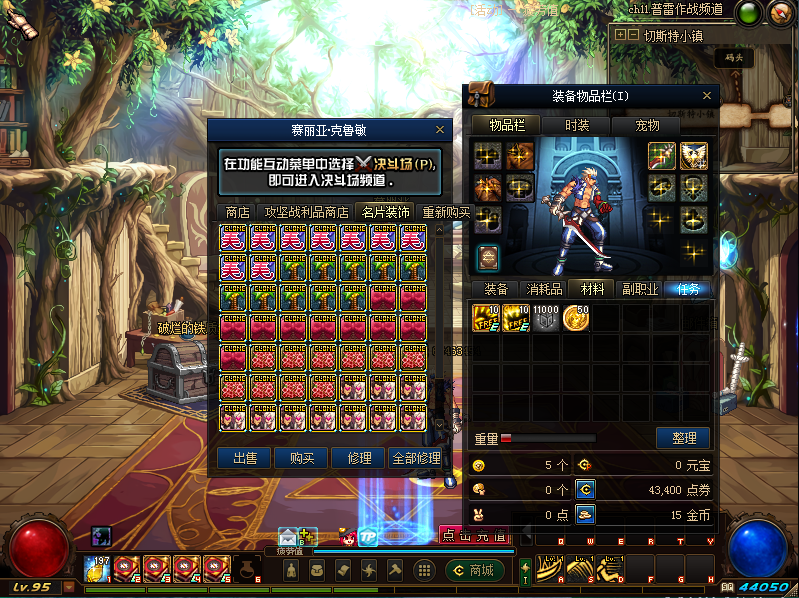Show the 消耗品 consumables category
The width and height of the screenshot is (799, 598).
pos(544,289)
